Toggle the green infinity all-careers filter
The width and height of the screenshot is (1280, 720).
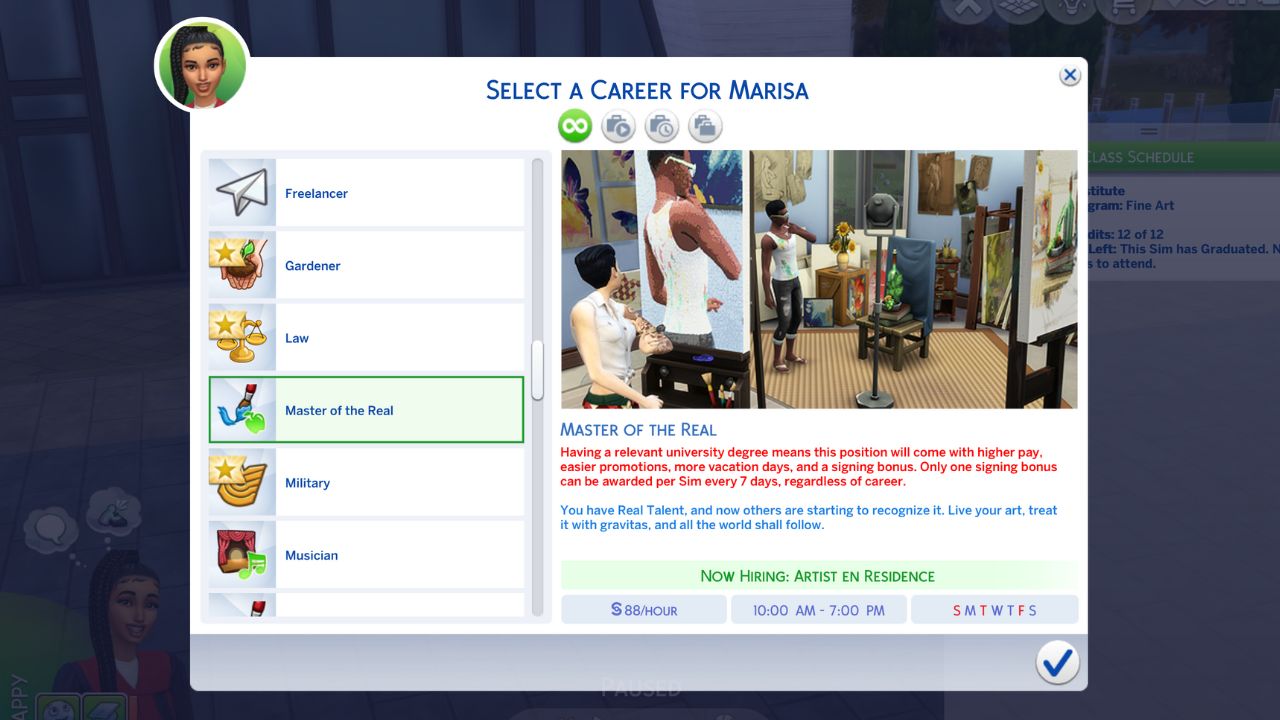pos(575,126)
